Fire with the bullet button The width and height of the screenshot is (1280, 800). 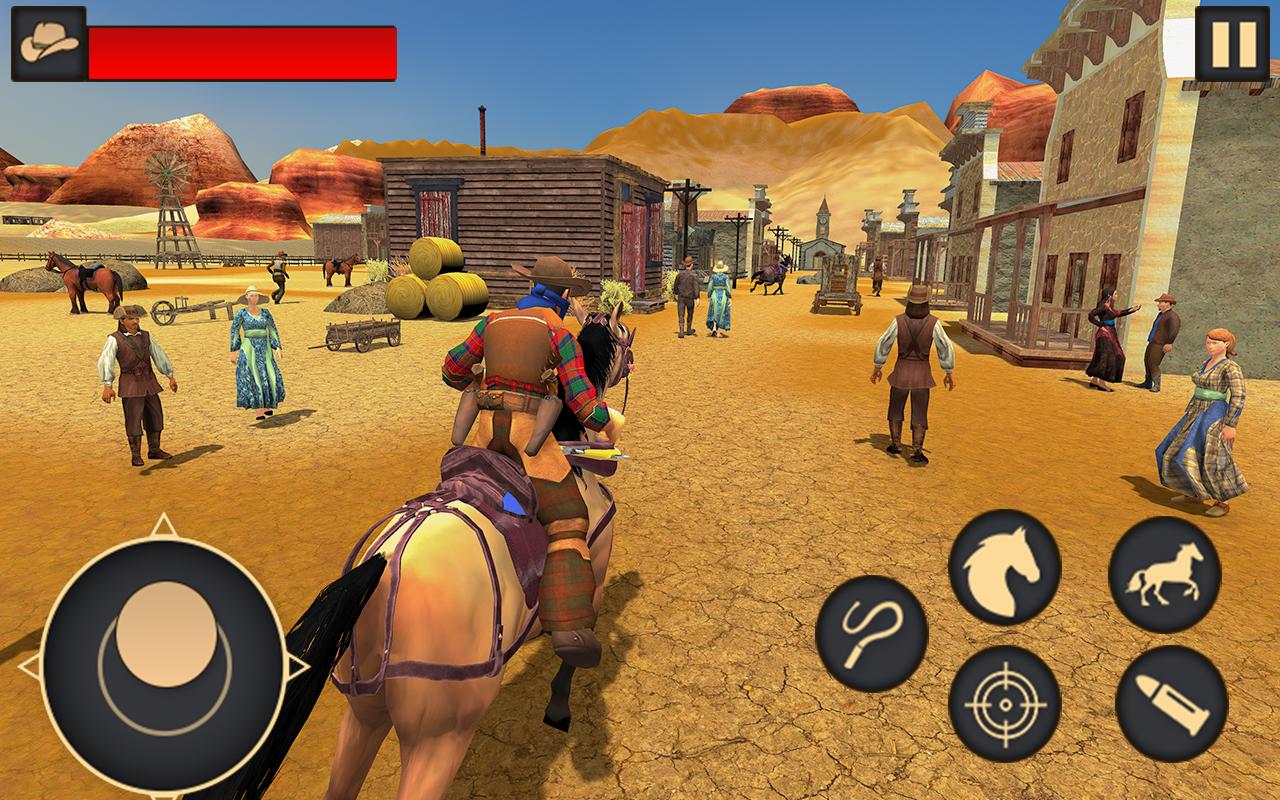click(x=1171, y=704)
